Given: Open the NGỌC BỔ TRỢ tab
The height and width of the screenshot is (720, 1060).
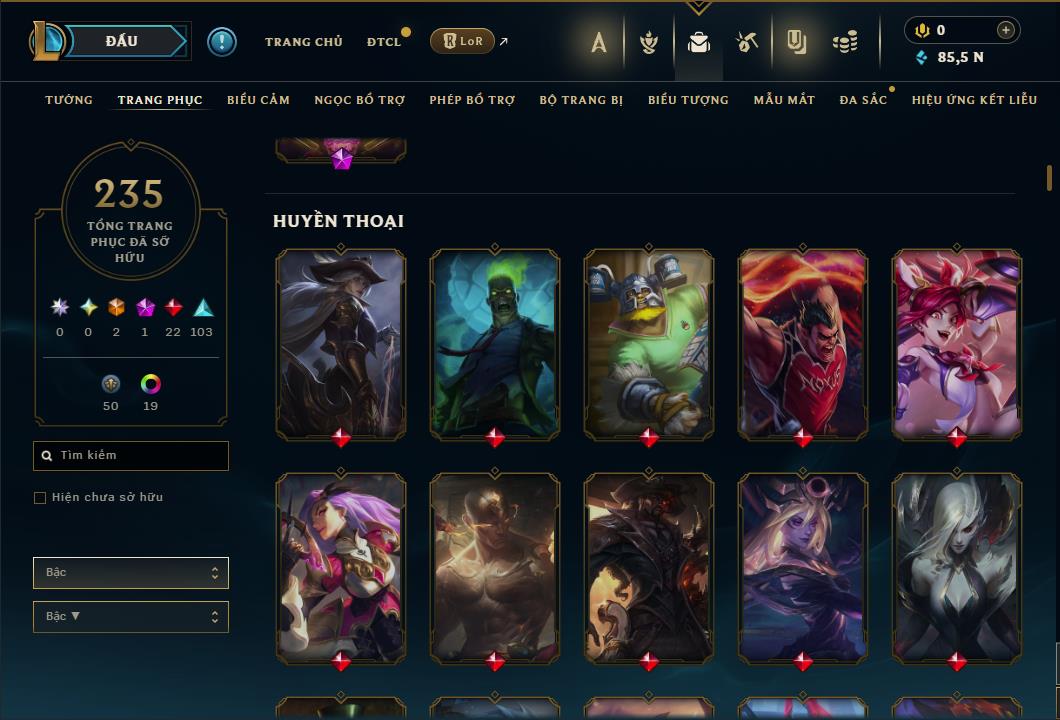Looking at the screenshot, I should click(359, 100).
